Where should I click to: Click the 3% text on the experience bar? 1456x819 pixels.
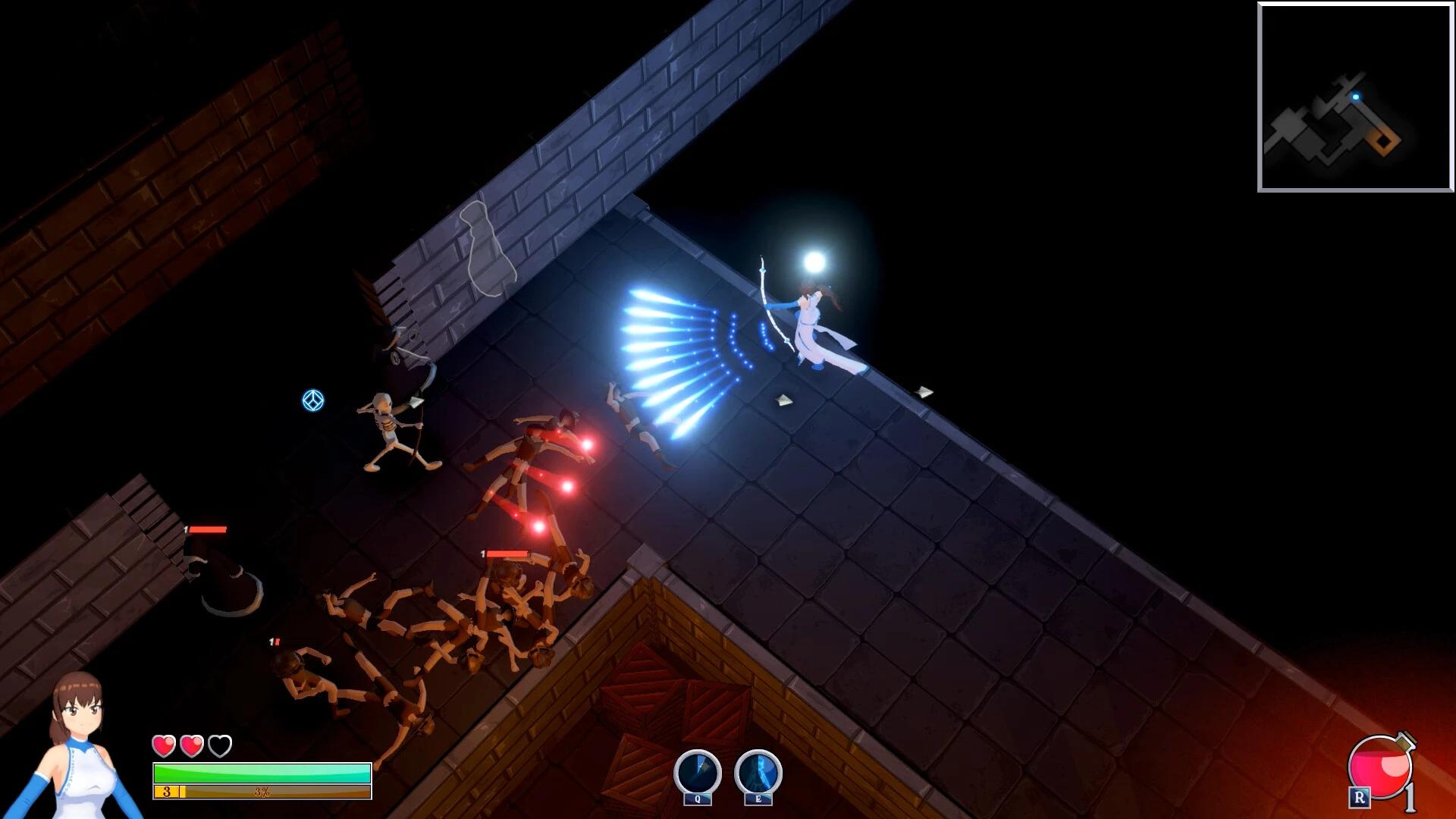[x=261, y=792]
